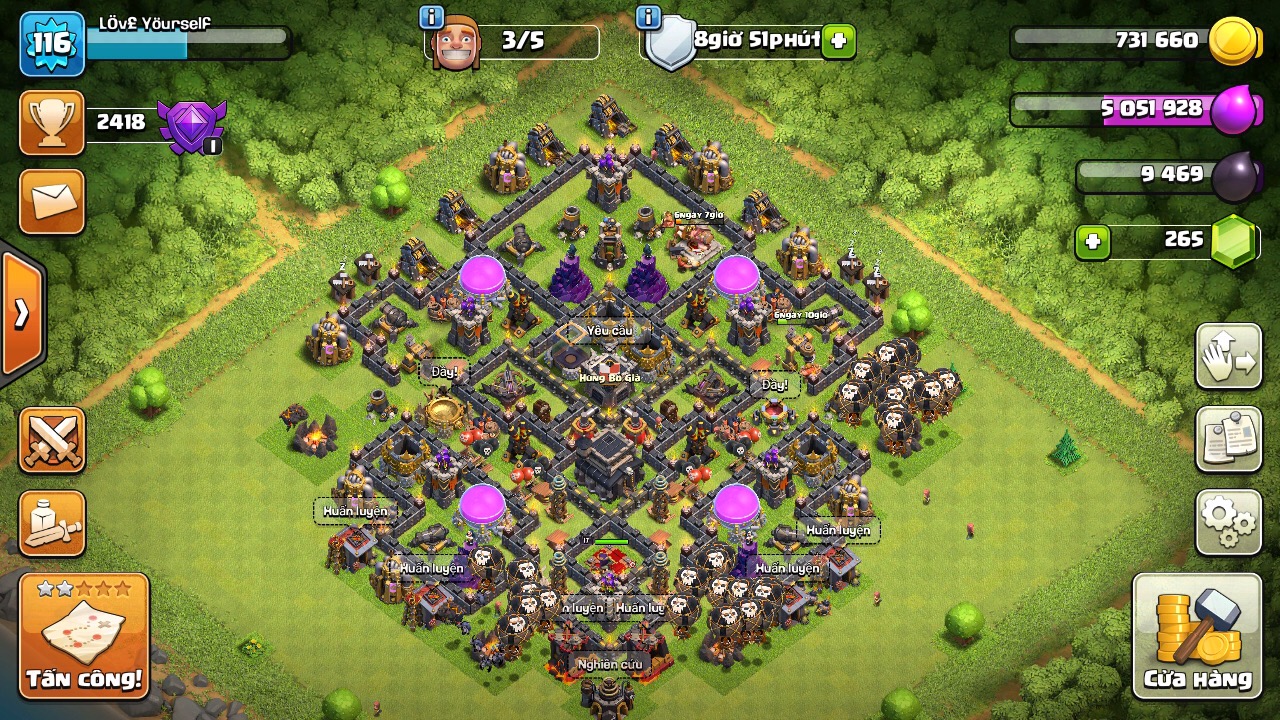Tap the level 116 experience badge
Screen dimensions: 1280x720
coord(51,43)
